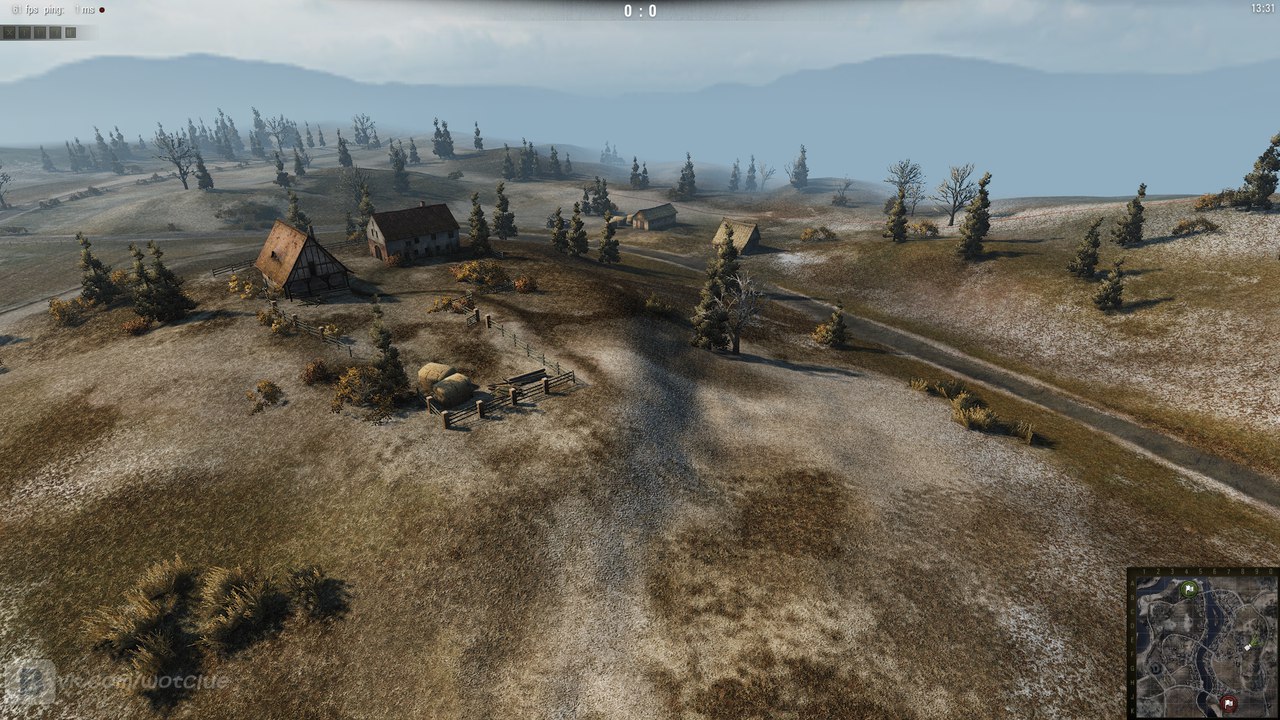Screen dimensions: 1280x720
Task: Select the green base flag on minimap
Action: [1188, 589]
